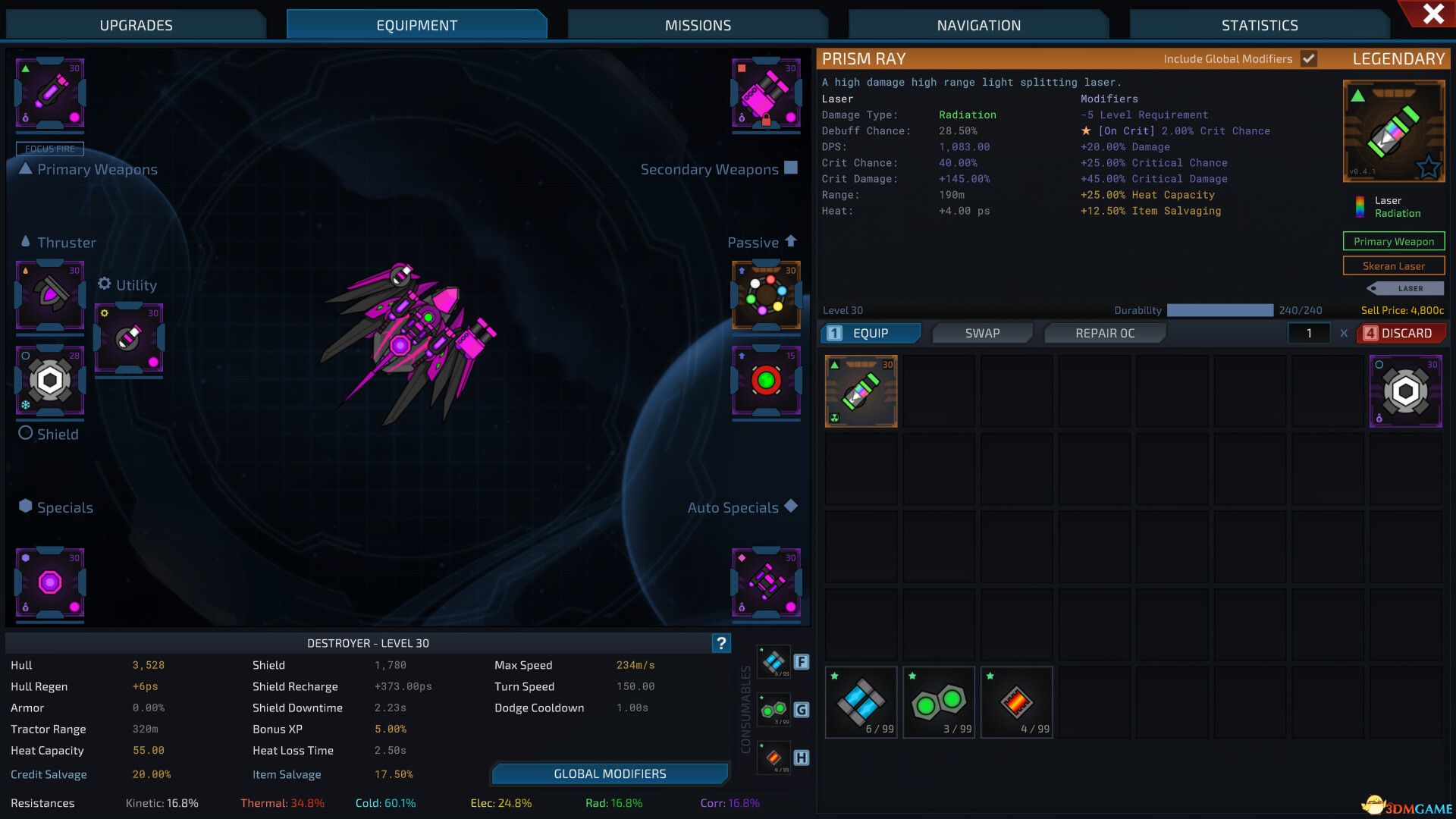Pick the green twin-orb consumable stack
1456x819 pixels.
coord(938,702)
